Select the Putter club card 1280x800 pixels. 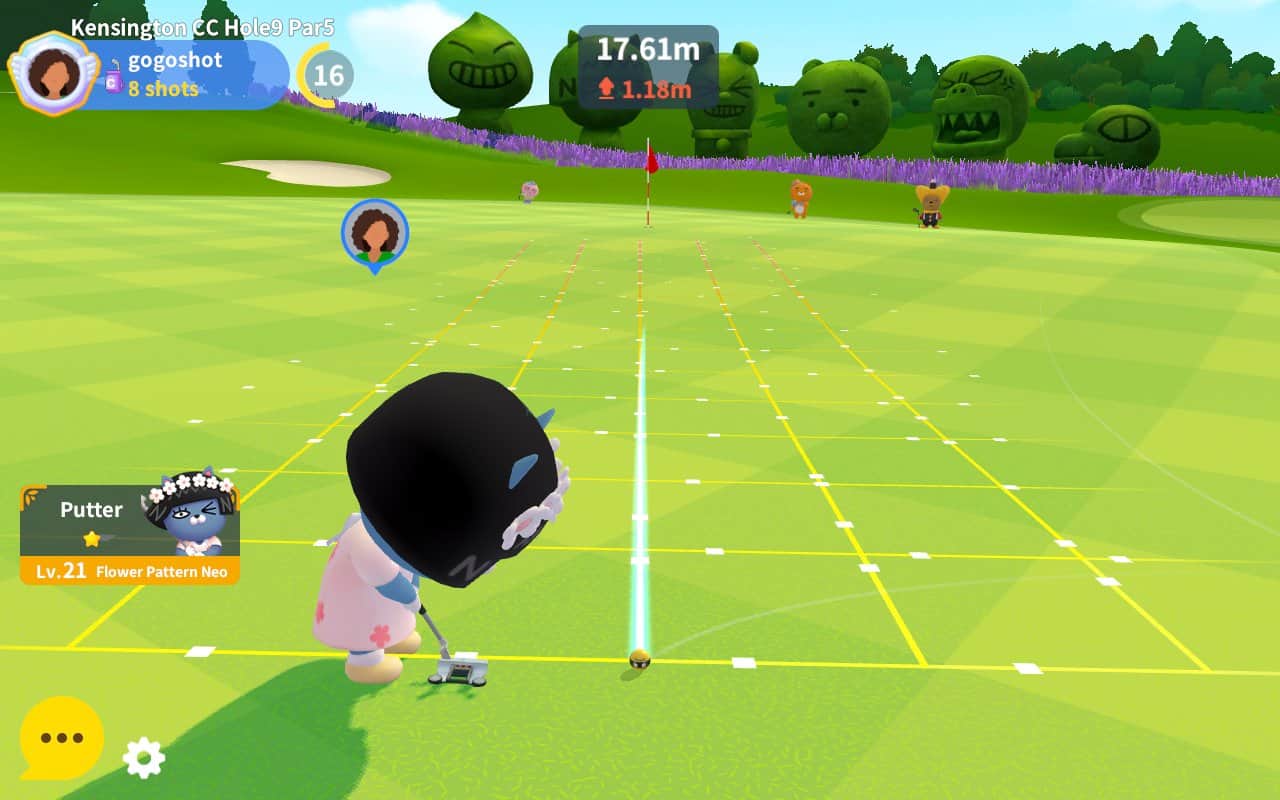coord(130,534)
